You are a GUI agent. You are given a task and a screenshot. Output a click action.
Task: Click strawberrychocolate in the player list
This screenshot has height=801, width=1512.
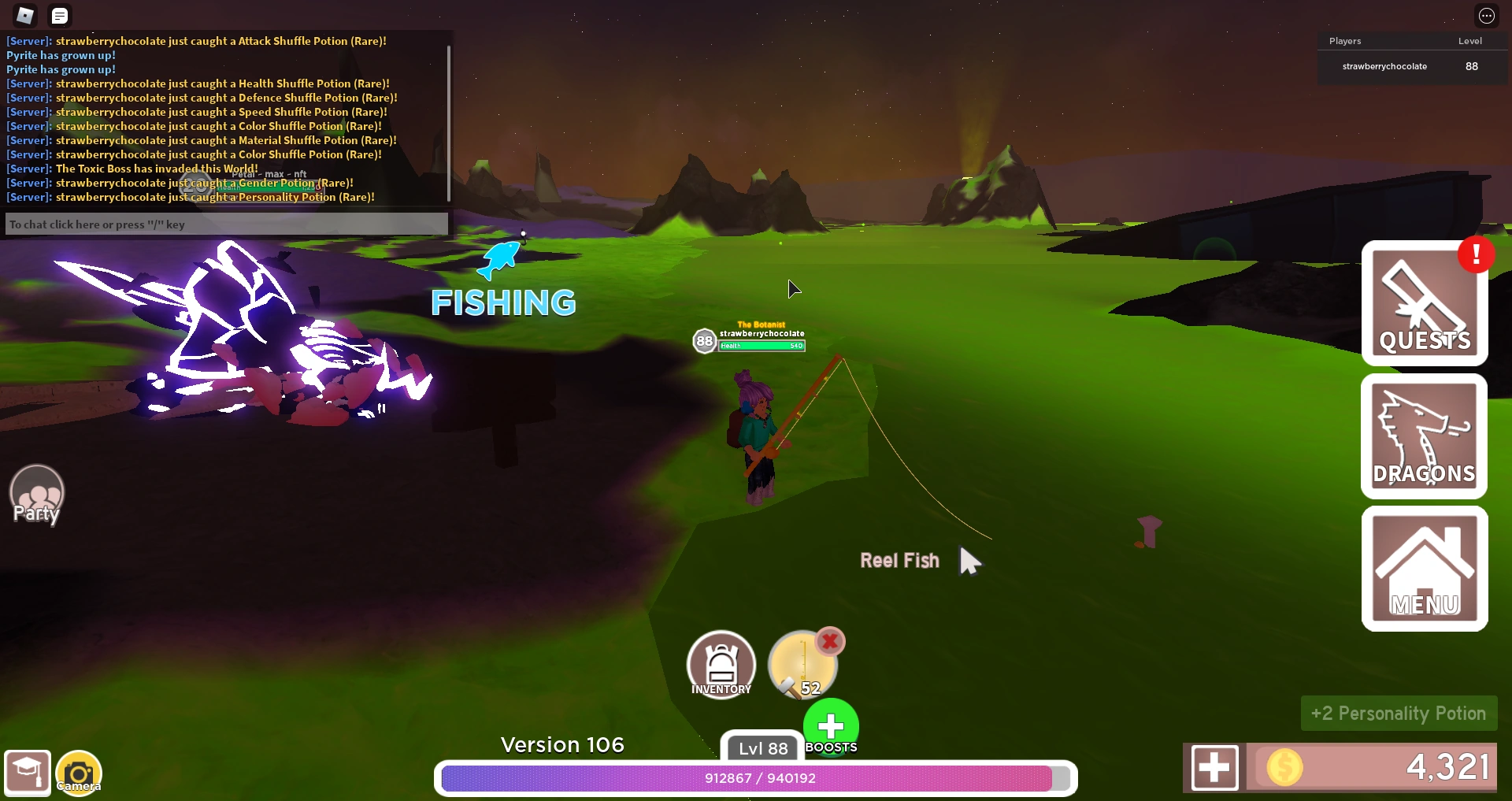click(1385, 66)
